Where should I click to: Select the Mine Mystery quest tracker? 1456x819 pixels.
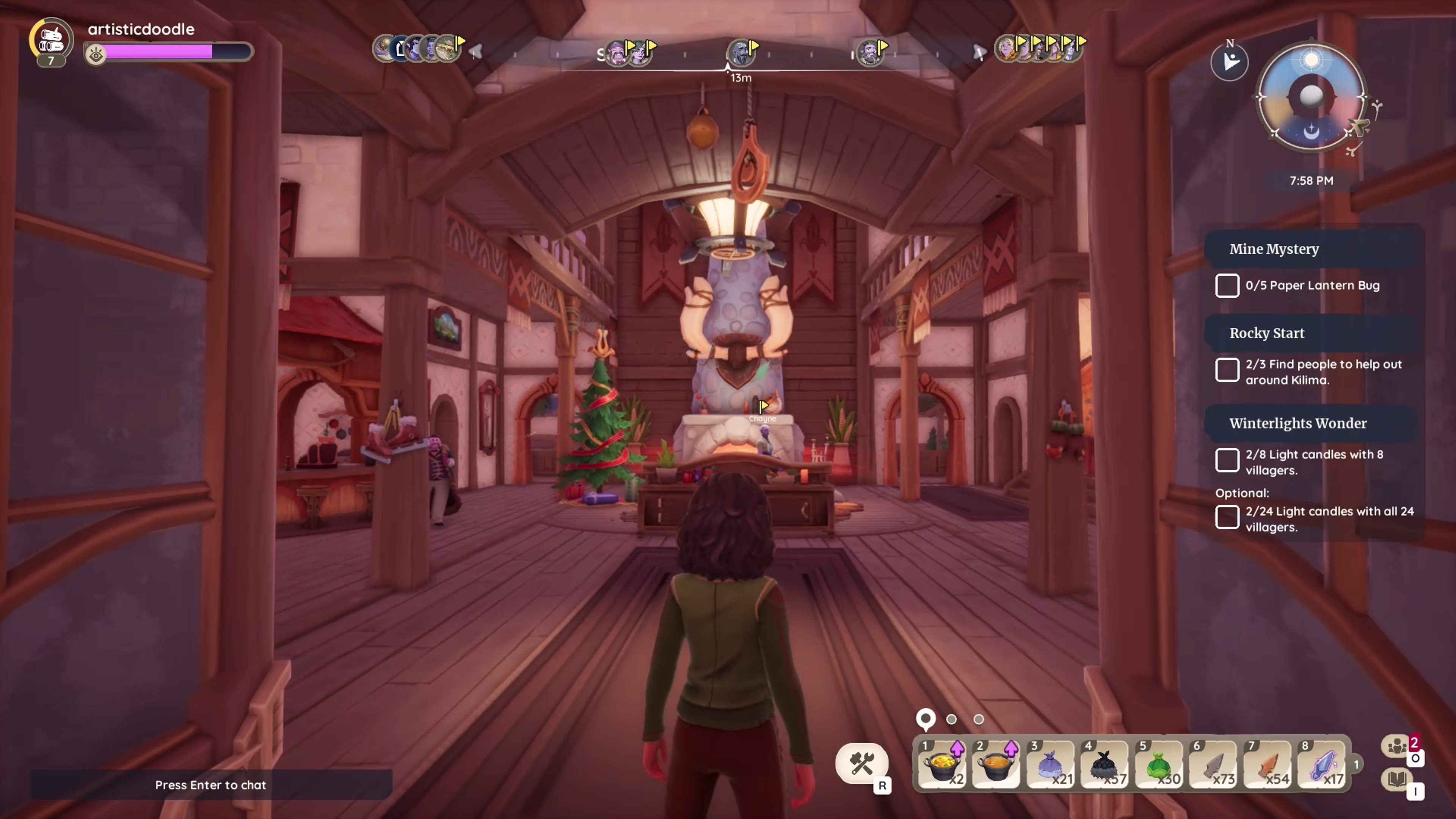pyautogui.click(x=1274, y=249)
